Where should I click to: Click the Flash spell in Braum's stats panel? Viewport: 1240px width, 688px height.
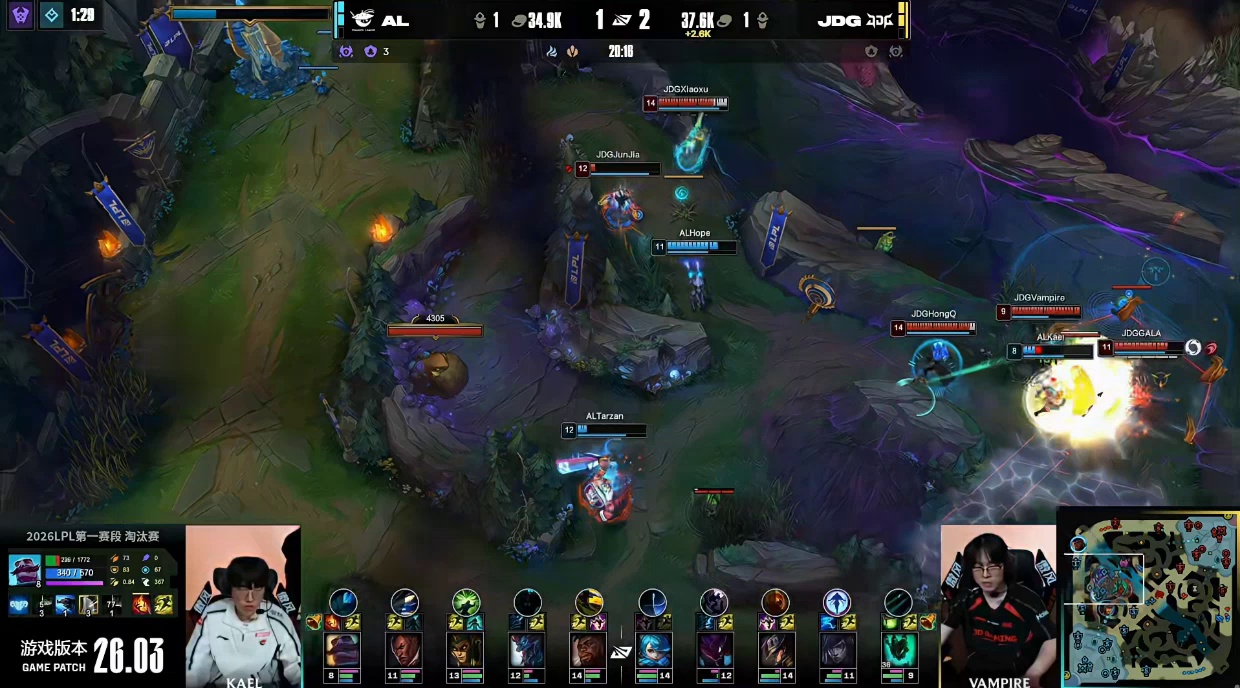[x=164, y=604]
